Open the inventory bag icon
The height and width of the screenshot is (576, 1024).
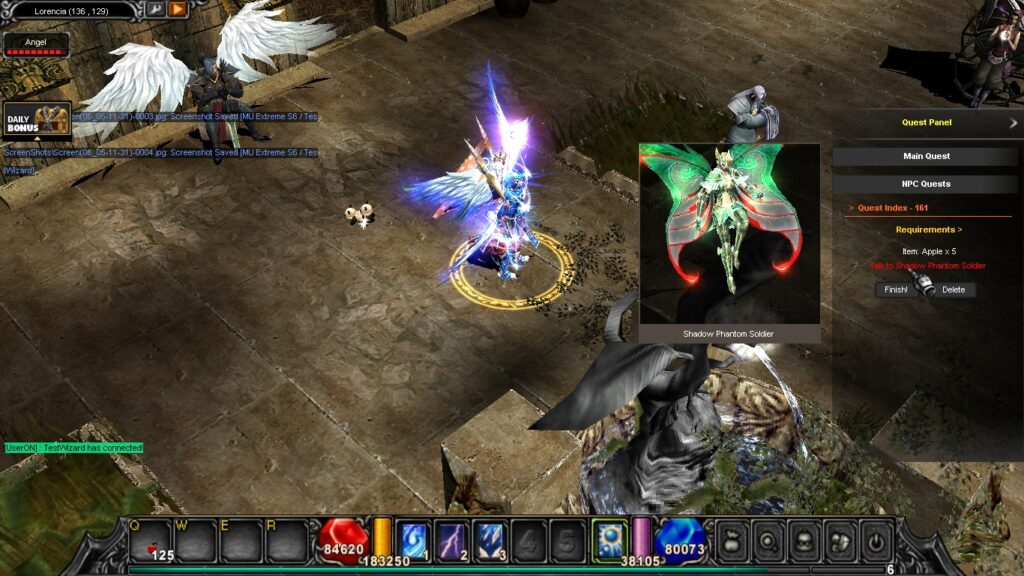(x=732, y=540)
